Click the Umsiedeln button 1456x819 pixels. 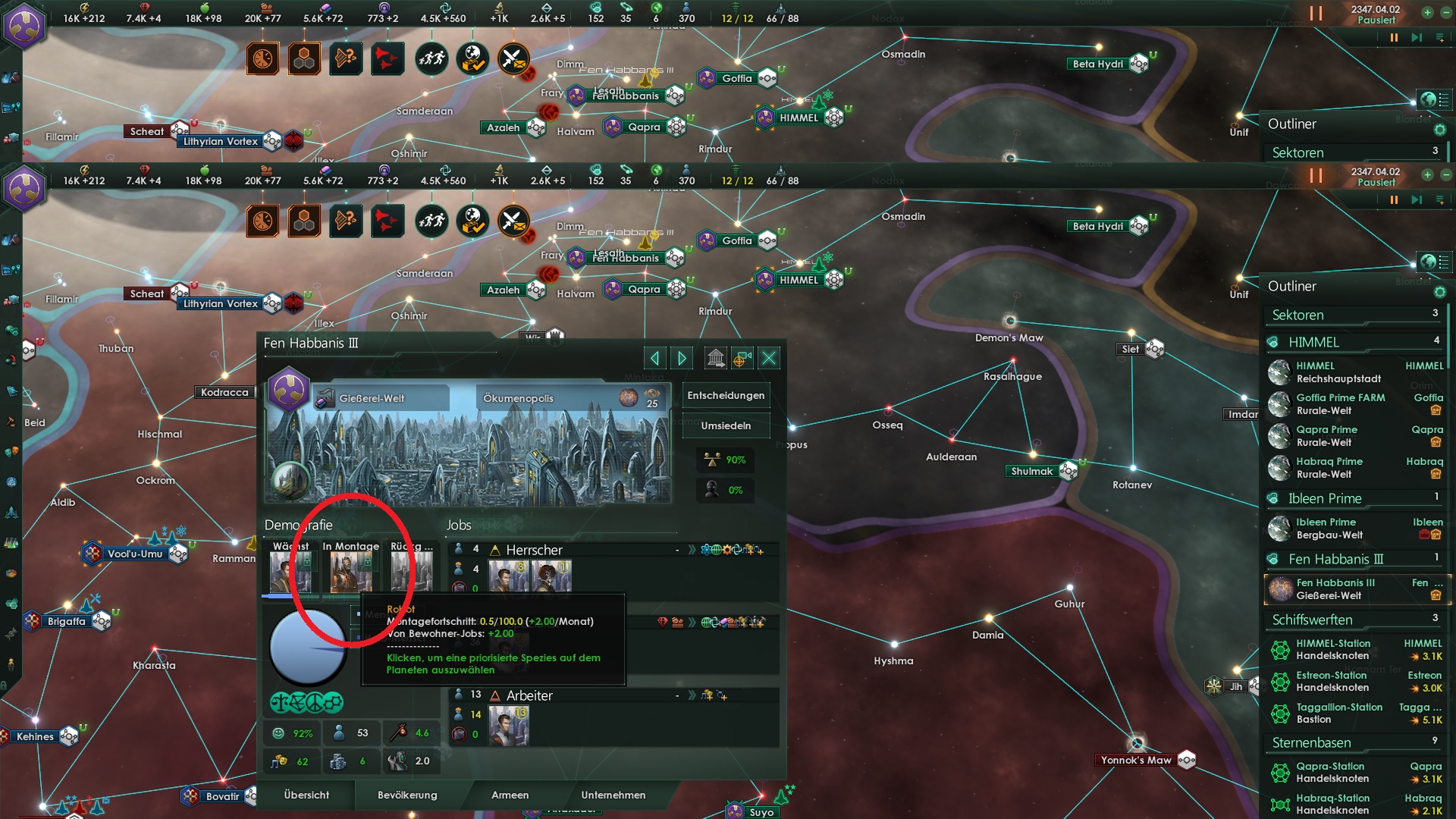tap(726, 425)
